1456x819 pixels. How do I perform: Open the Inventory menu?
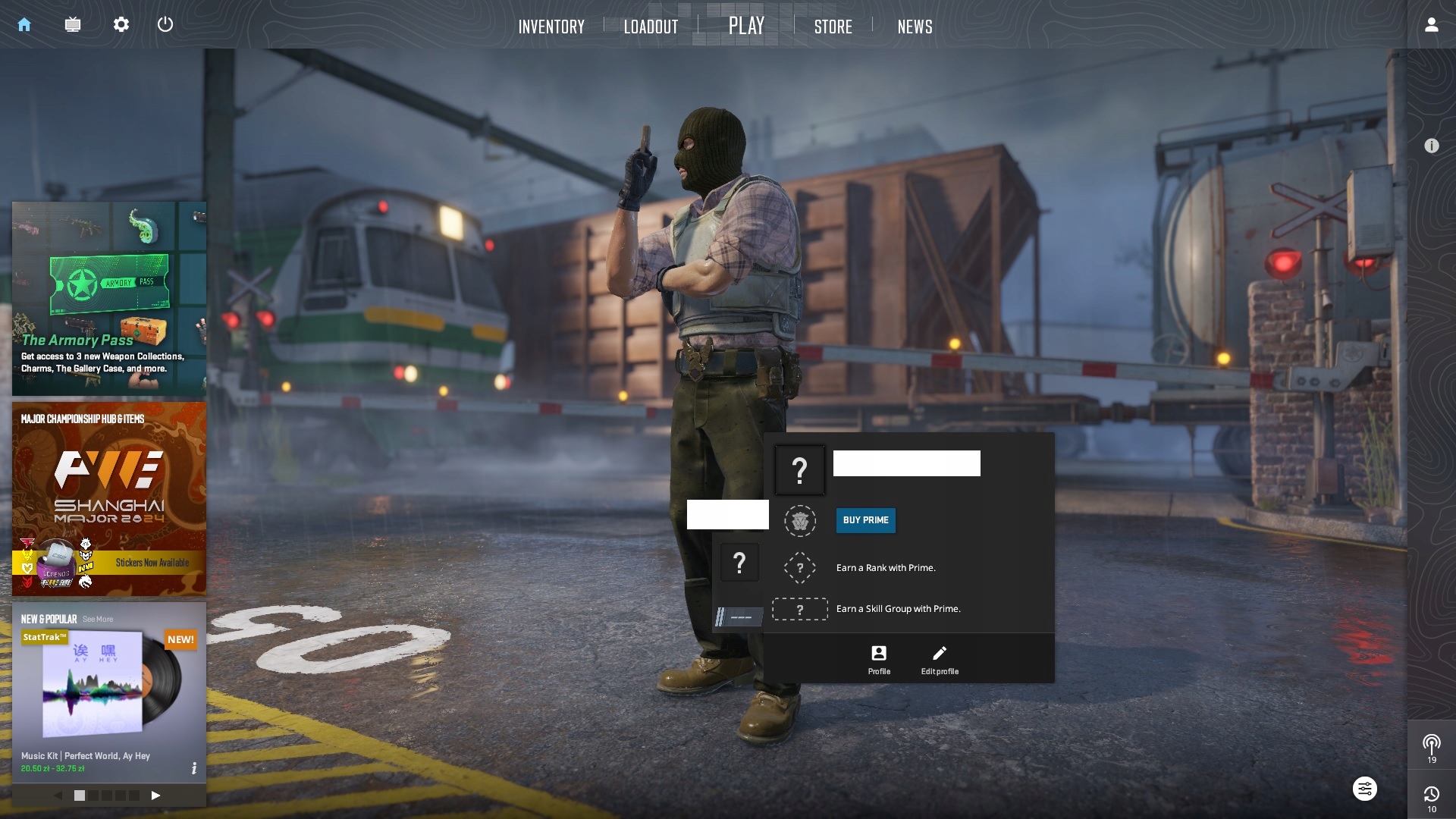click(x=551, y=27)
